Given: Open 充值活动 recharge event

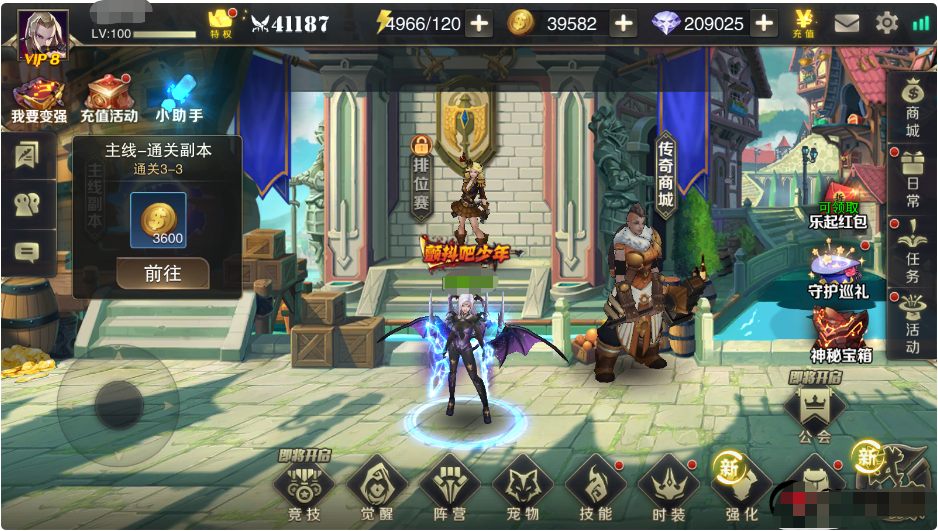Looking at the screenshot, I should coord(109,101).
